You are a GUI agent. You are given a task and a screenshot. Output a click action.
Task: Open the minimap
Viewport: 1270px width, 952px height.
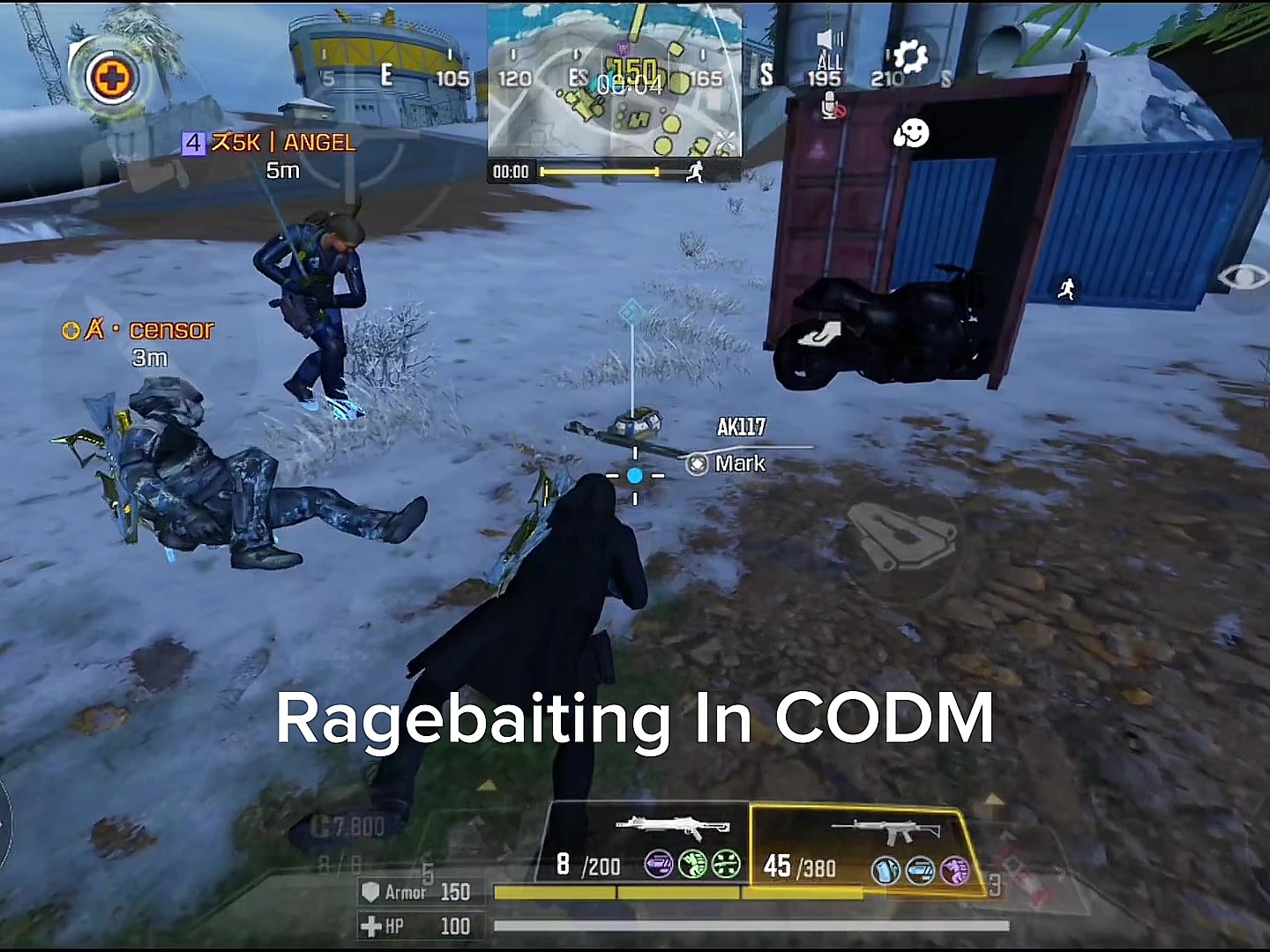click(615, 81)
